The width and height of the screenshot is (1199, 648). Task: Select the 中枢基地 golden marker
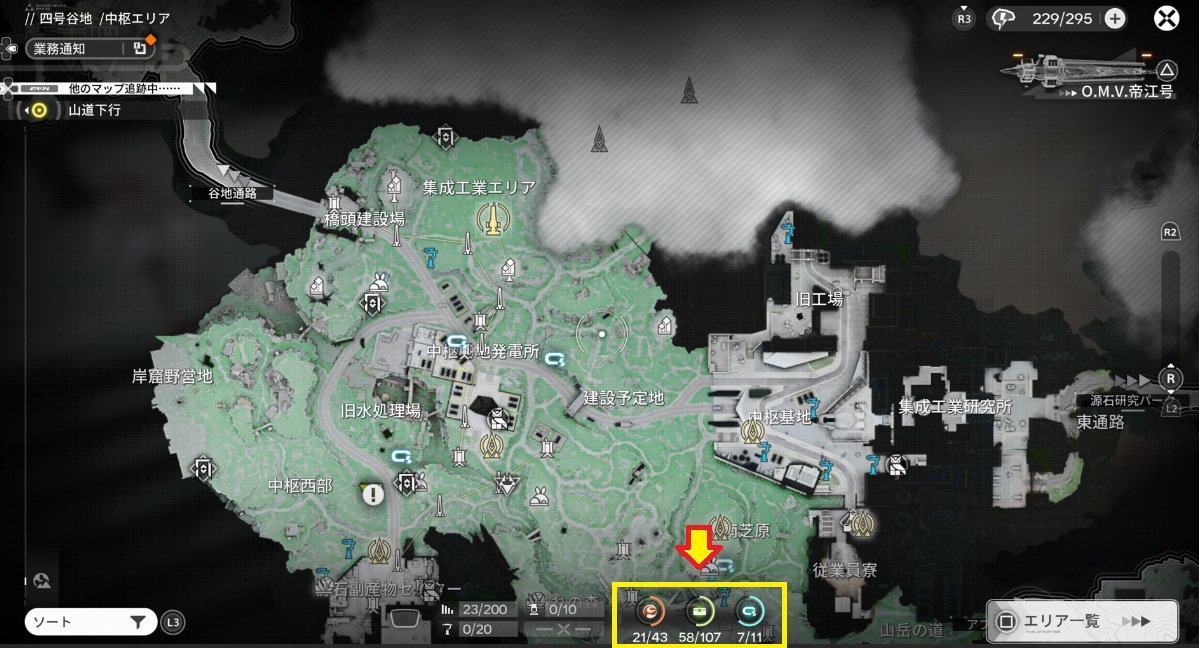coord(754,432)
